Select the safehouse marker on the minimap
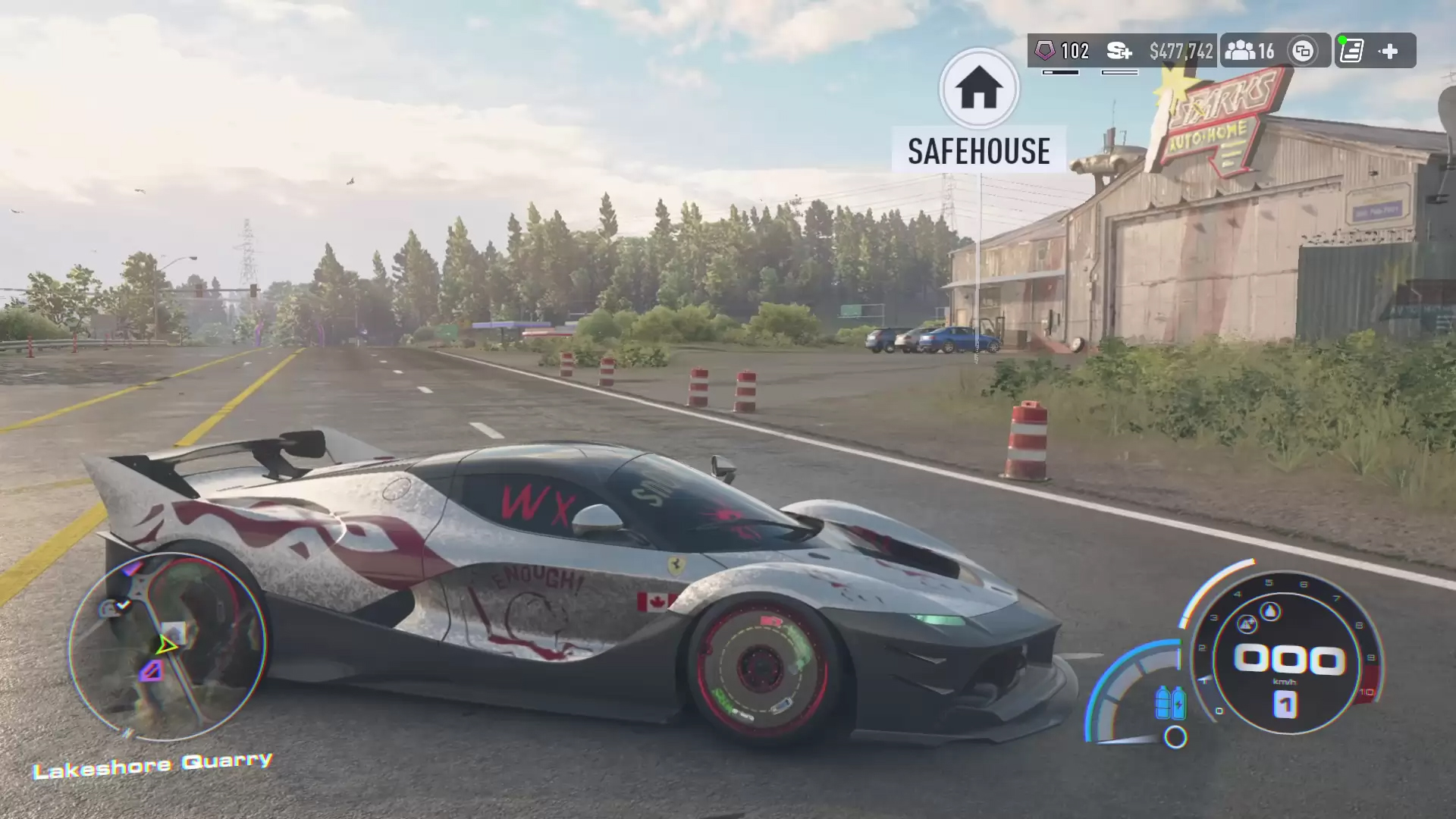The image size is (1456, 819). [174, 632]
